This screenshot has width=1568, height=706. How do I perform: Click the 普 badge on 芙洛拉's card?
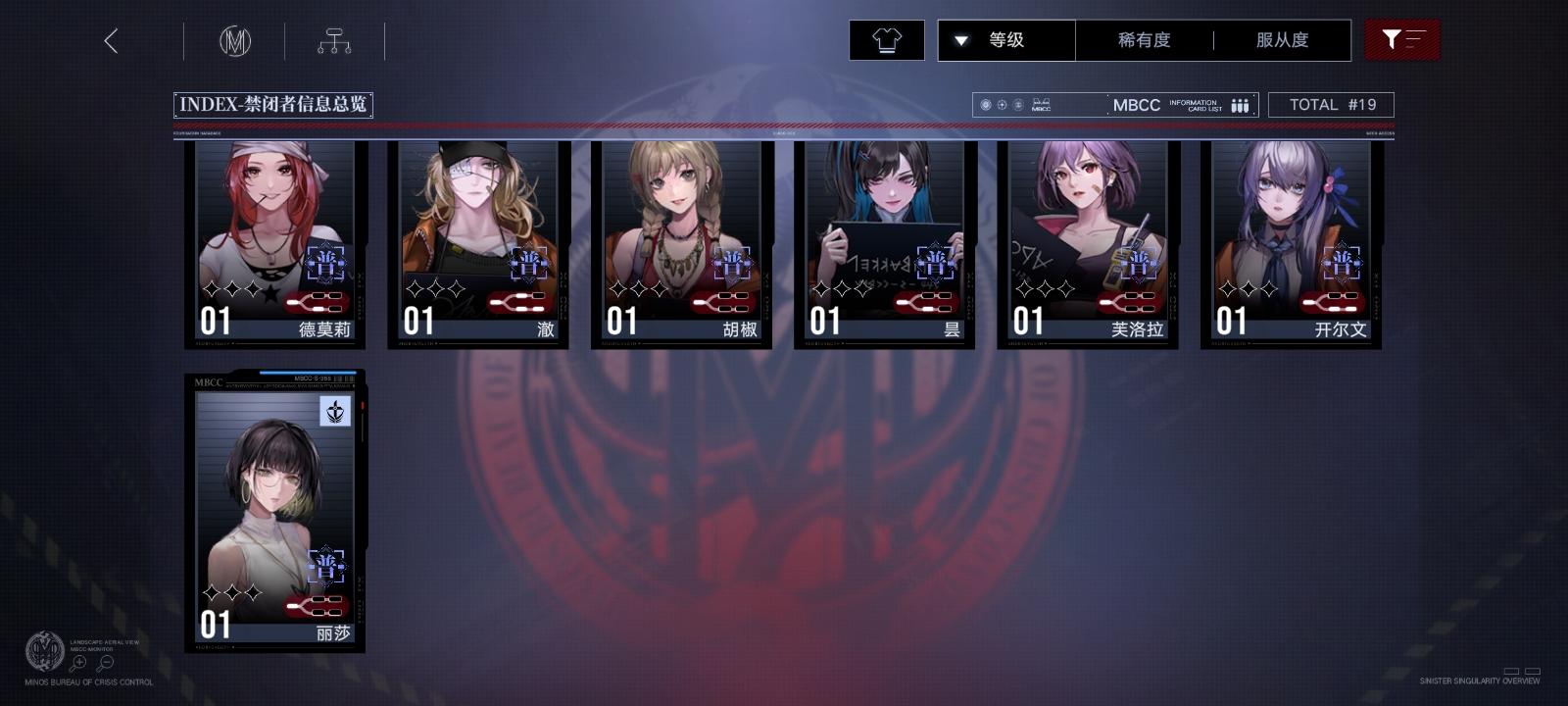click(x=1140, y=263)
